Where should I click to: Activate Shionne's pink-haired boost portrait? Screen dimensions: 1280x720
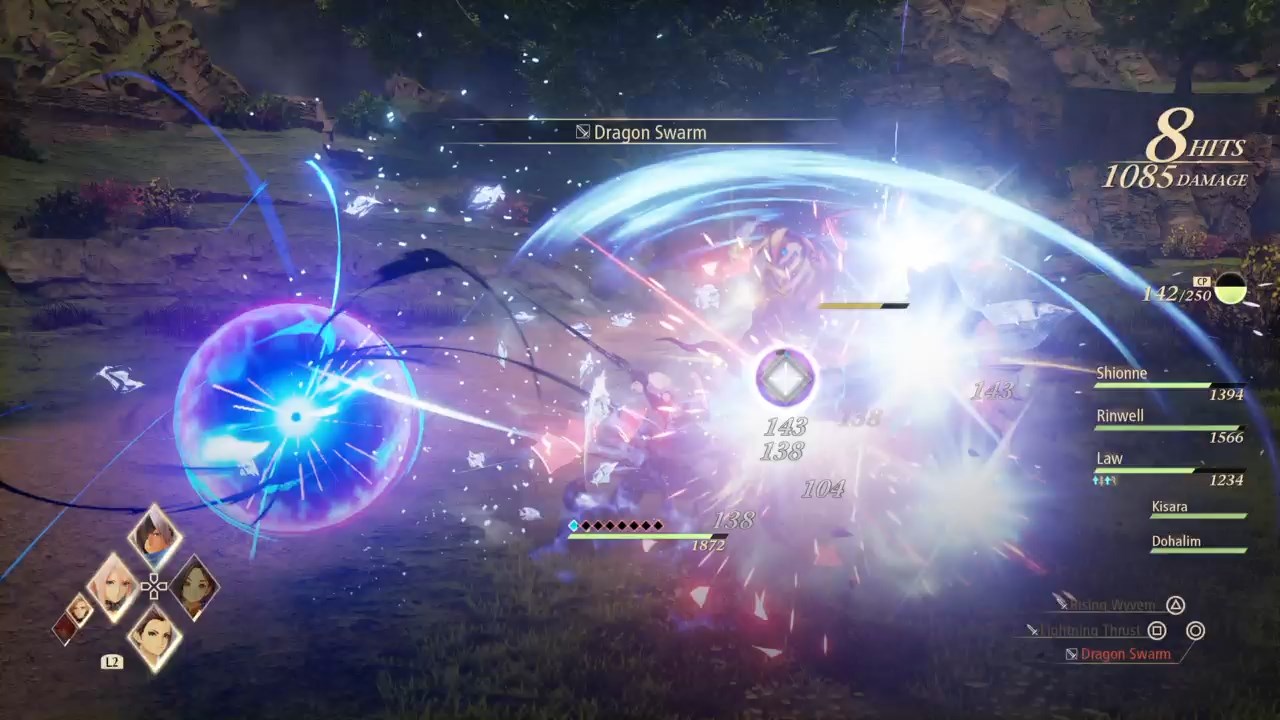(x=113, y=585)
